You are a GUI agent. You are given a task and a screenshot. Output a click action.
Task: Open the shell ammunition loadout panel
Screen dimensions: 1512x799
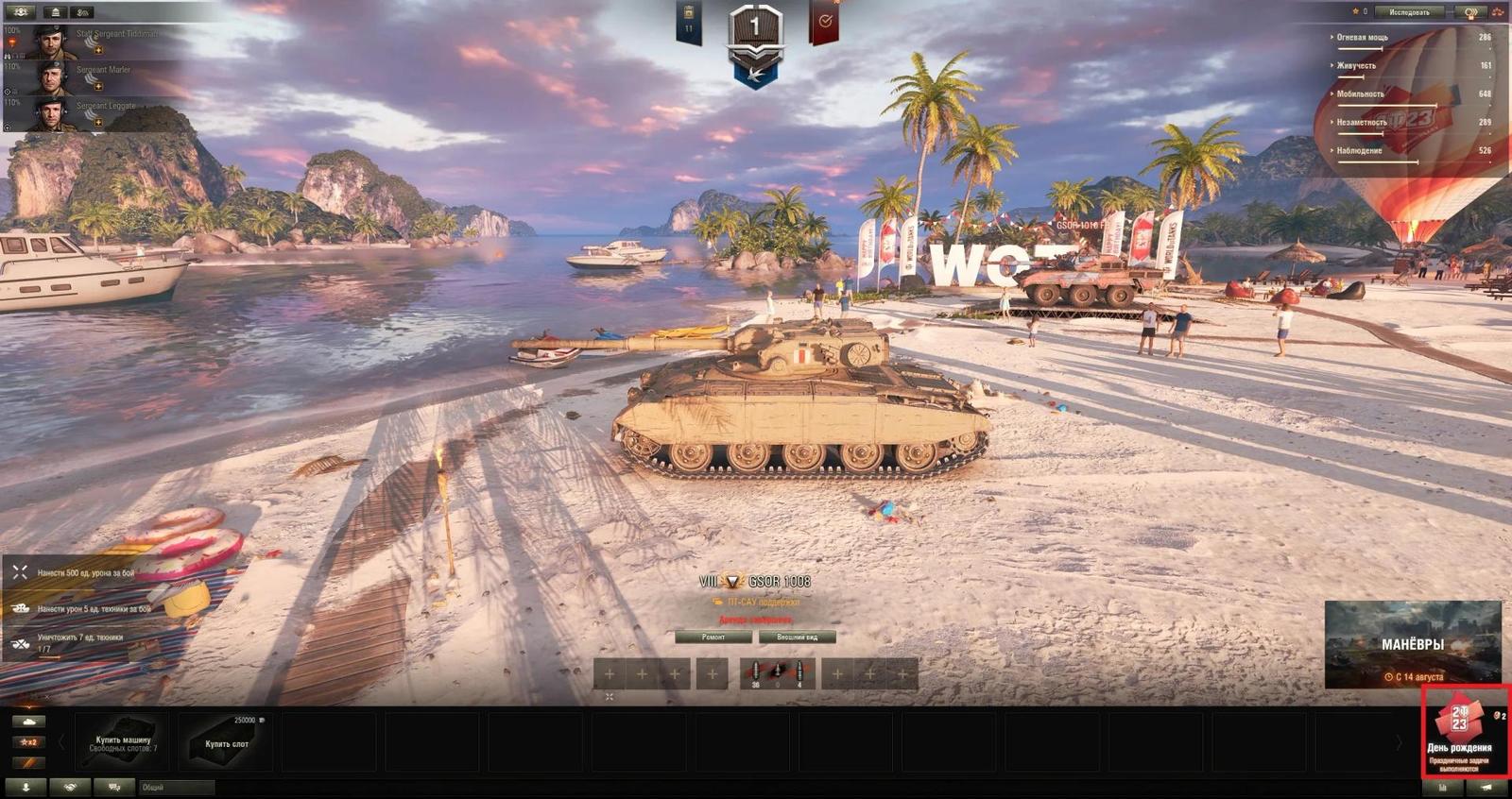777,673
